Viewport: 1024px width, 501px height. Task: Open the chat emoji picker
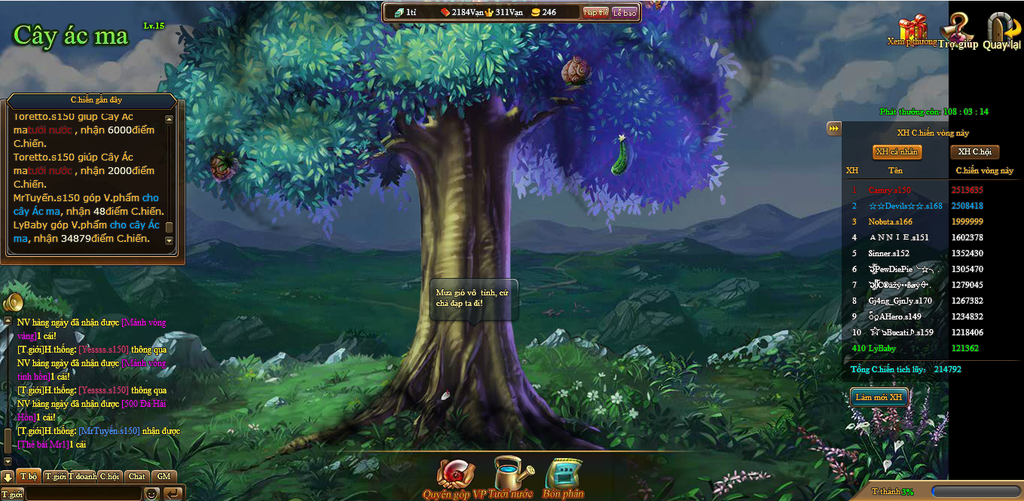(x=152, y=493)
